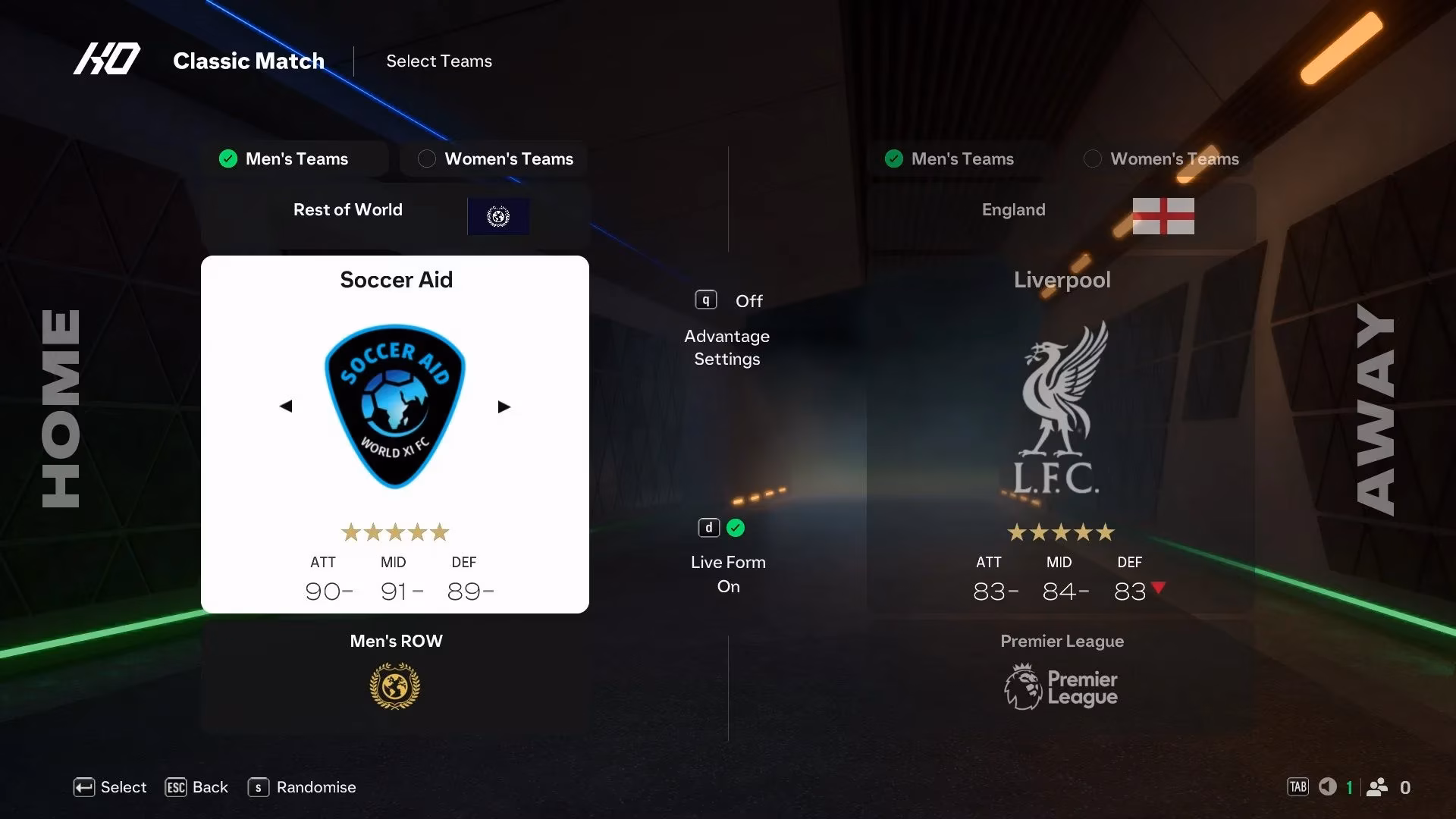This screenshot has height=819, width=1456.
Task: Open Advantage Settings
Action: click(726, 347)
